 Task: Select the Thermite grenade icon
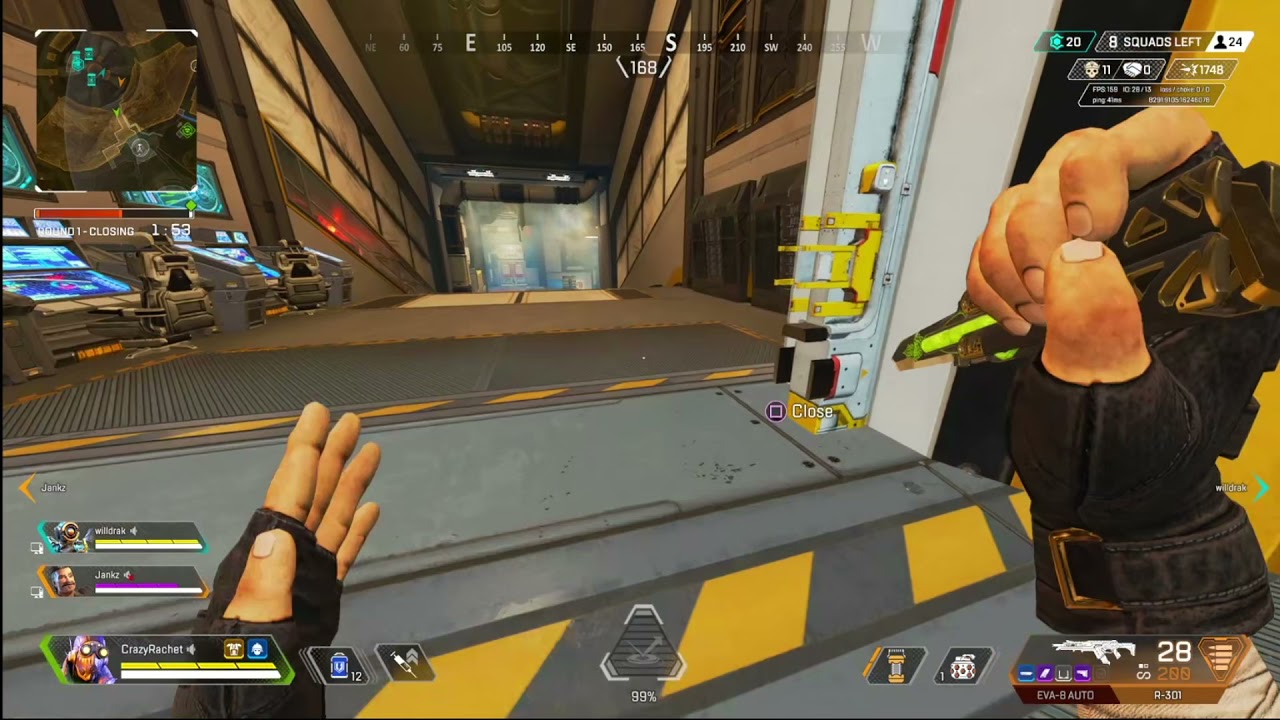coord(895,666)
